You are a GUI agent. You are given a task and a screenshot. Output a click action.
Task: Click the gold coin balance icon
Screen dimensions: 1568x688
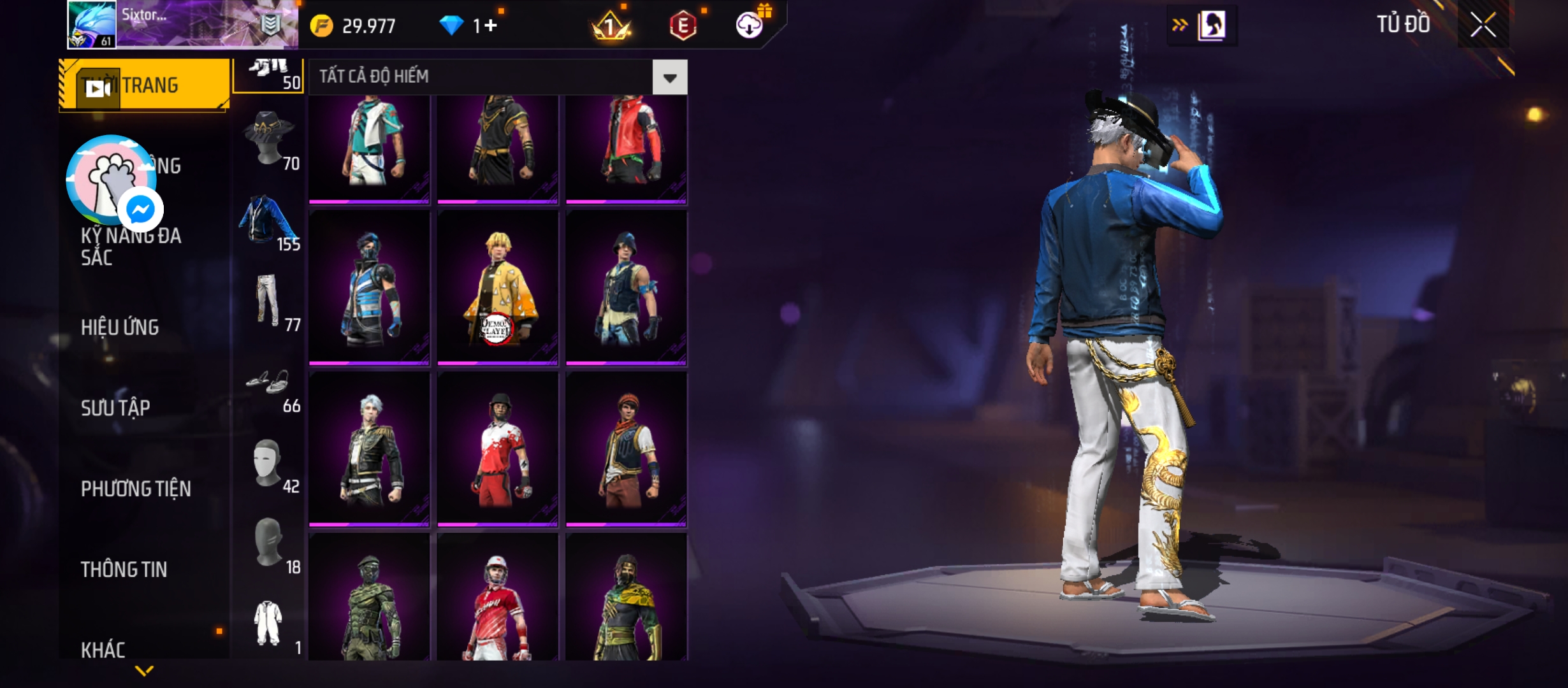coord(322,26)
